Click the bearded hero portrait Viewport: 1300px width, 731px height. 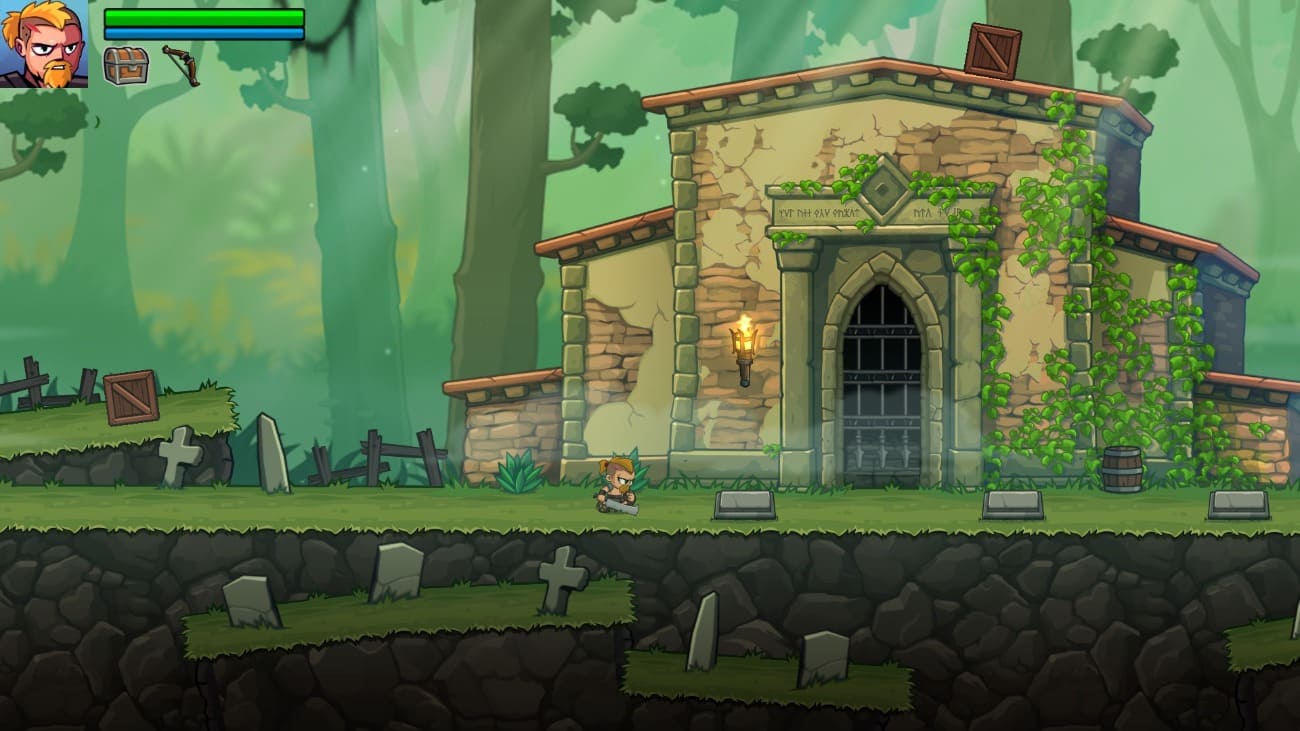(x=44, y=44)
